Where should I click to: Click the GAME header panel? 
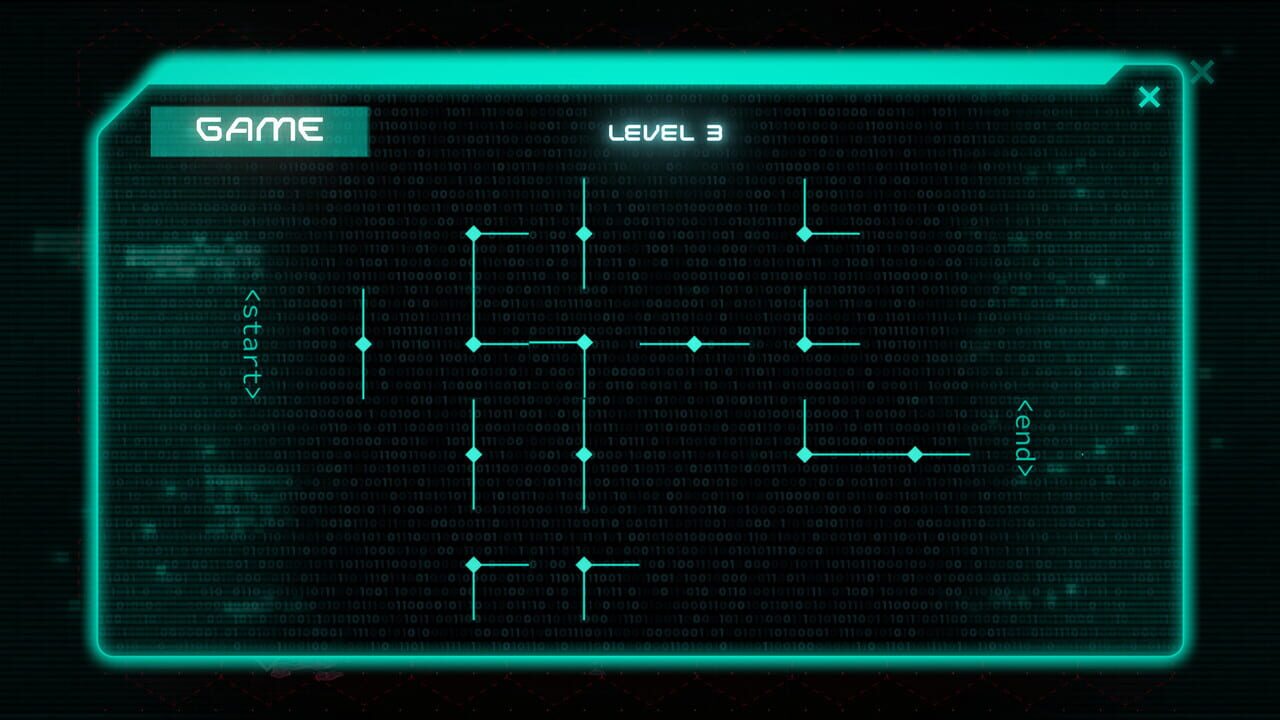point(258,128)
